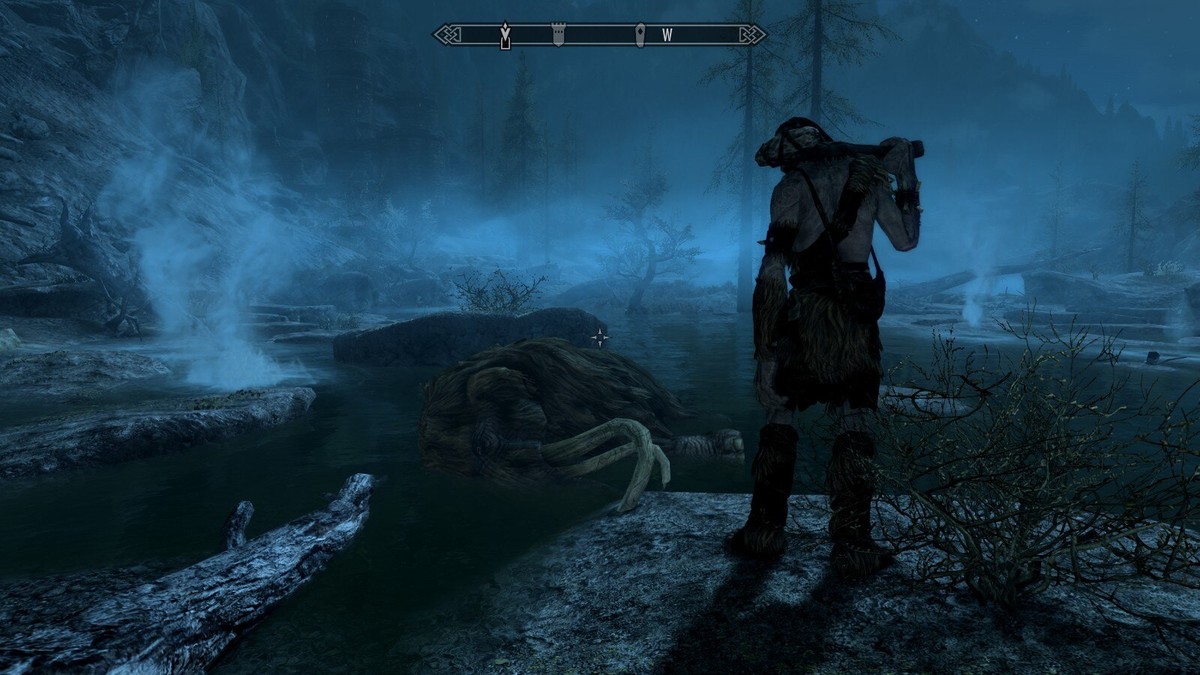Click the quest arrow marker on the compass
The image size is (1200, 675).
tap(506, 35)
